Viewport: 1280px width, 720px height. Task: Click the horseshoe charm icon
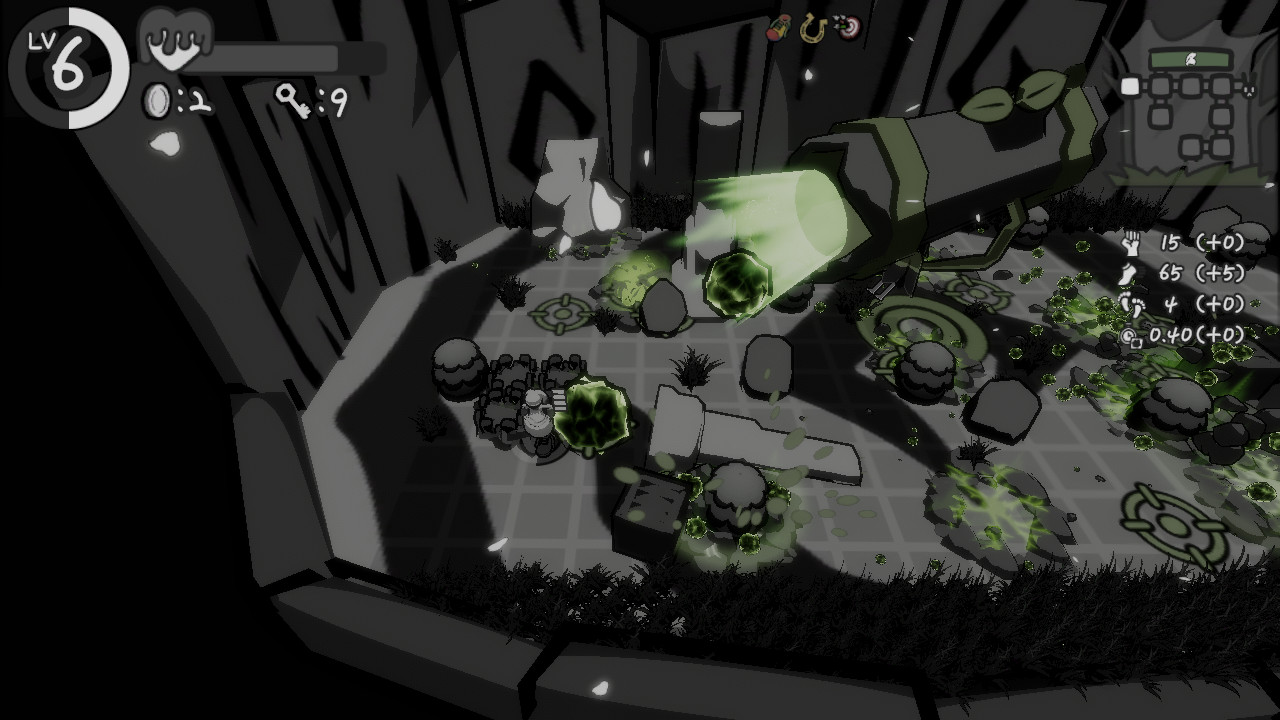[x=812, y=28]
